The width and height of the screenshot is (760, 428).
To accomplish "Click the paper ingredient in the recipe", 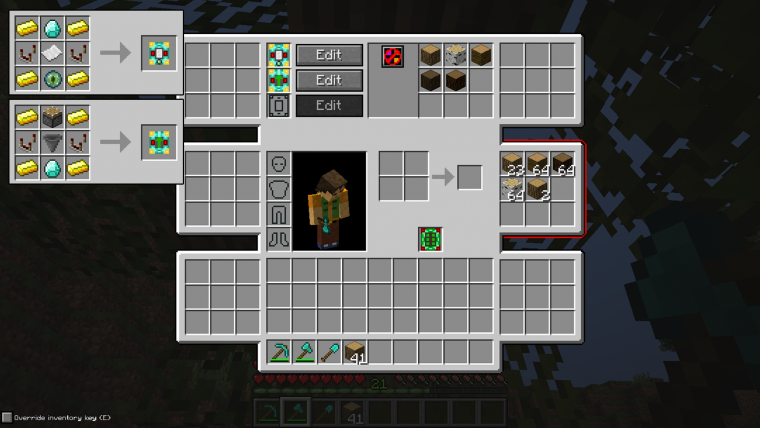I will point(53,54).
